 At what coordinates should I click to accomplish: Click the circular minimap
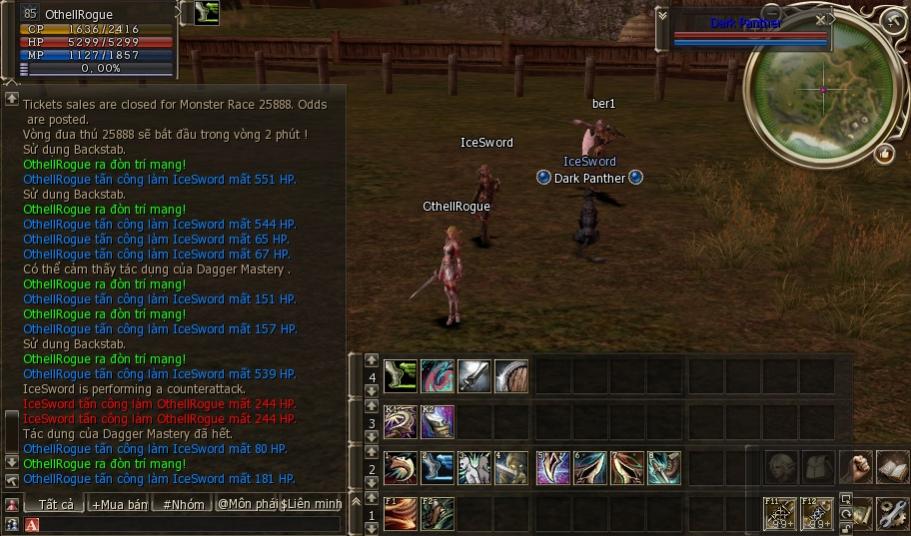(823, 90)
